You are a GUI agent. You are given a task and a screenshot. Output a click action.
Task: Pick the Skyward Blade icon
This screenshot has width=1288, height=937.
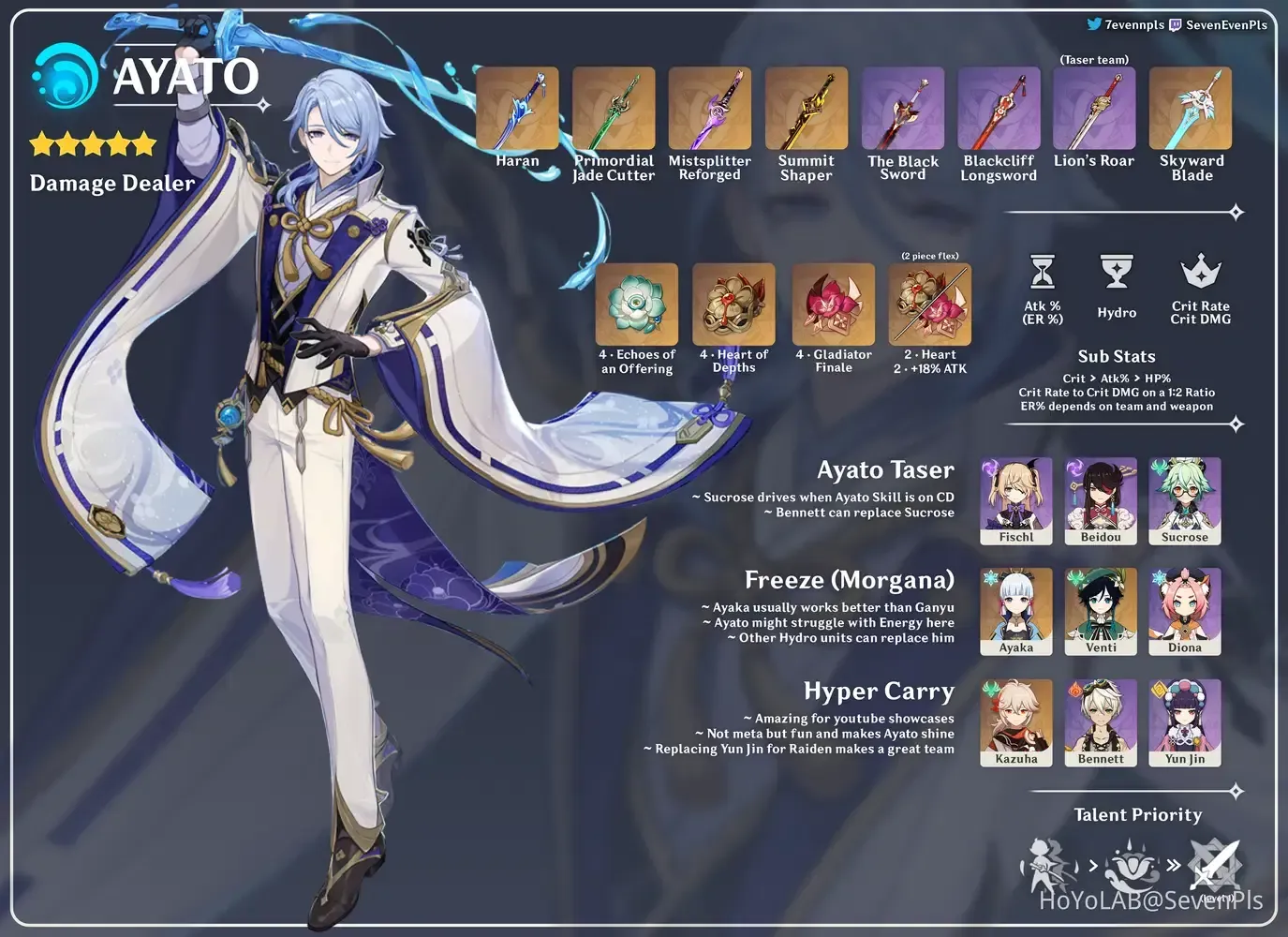(1191, 109)
